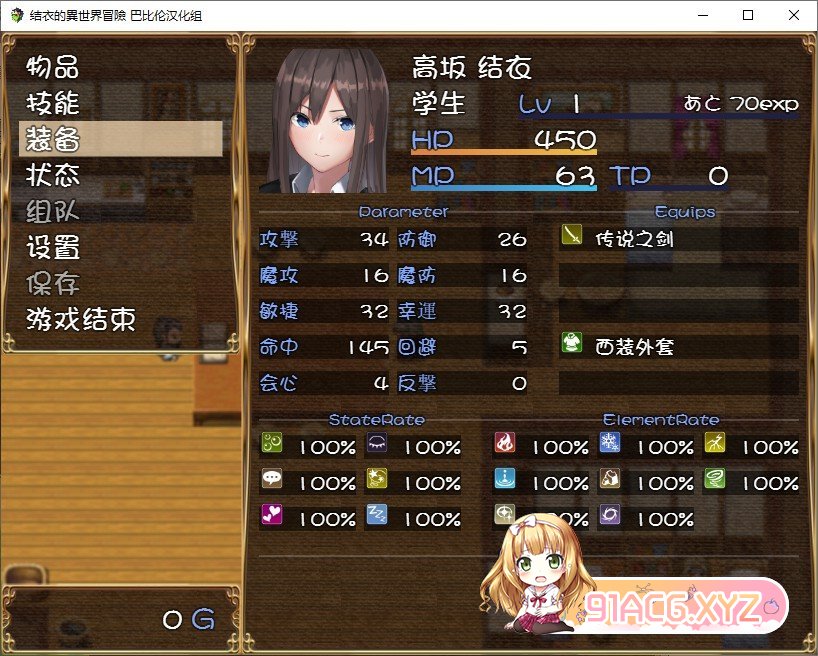Minimize the game window

tap(702, 15)
